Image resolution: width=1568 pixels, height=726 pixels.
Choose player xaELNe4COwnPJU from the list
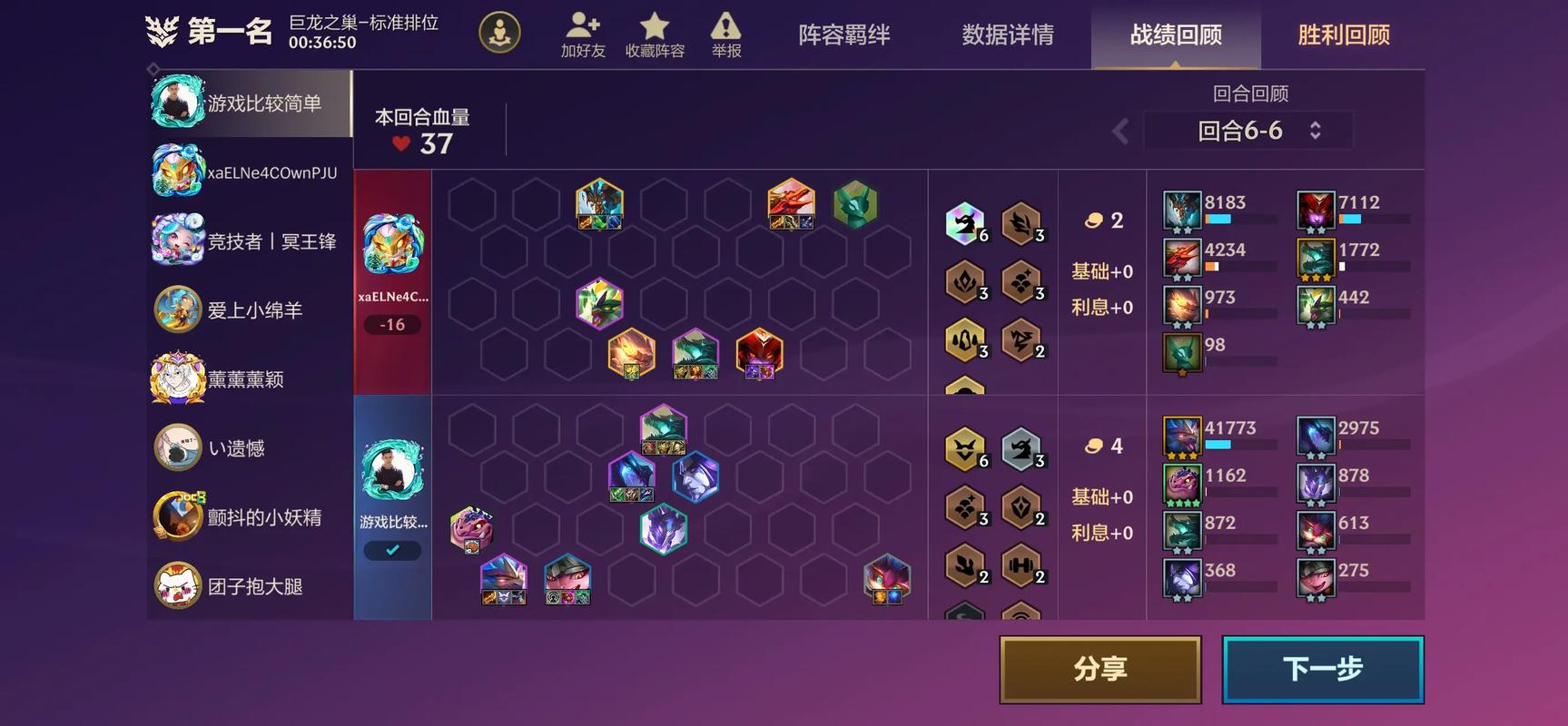point(249,172)
